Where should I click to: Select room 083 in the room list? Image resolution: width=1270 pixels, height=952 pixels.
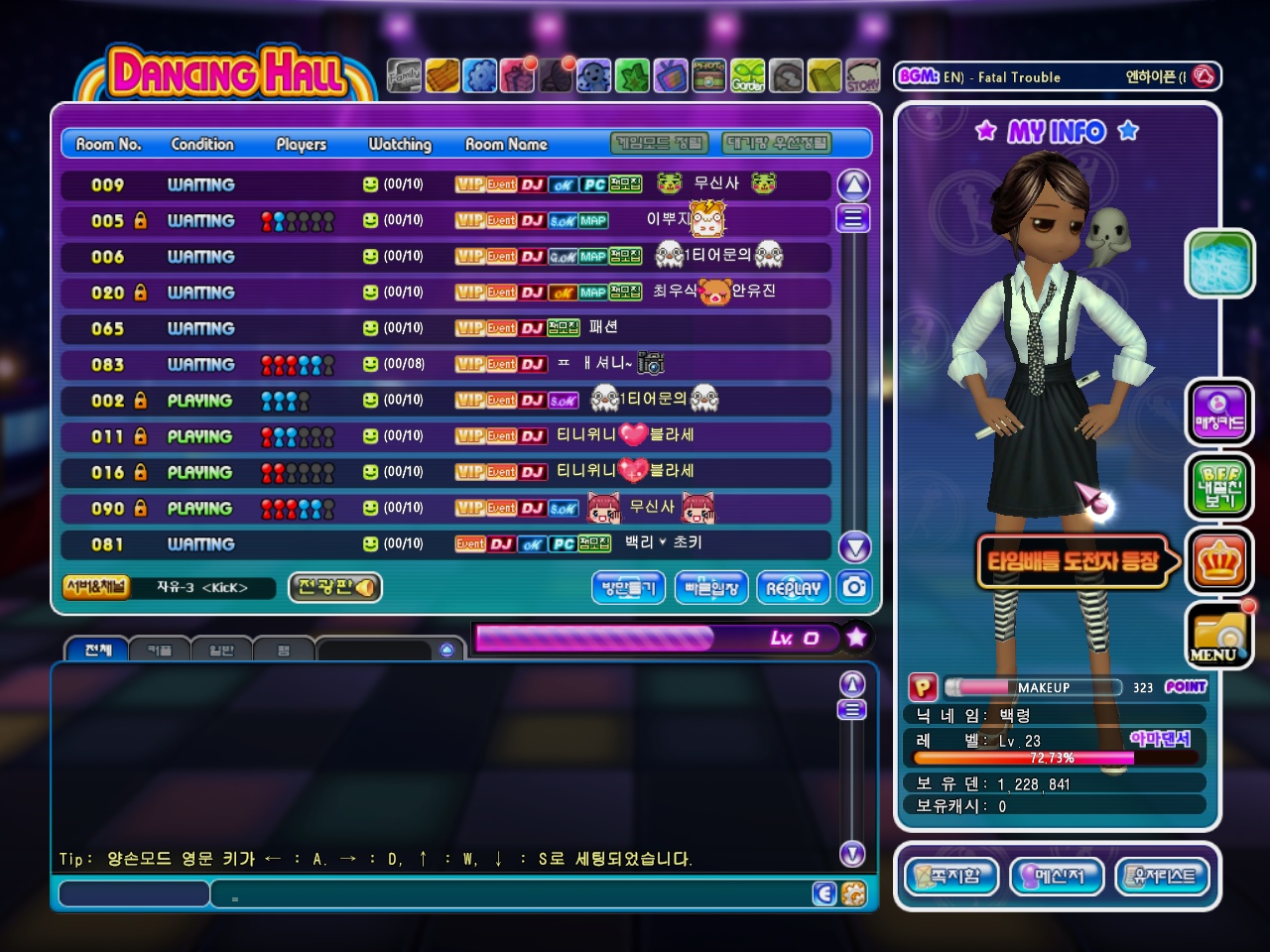coord(444,364)
